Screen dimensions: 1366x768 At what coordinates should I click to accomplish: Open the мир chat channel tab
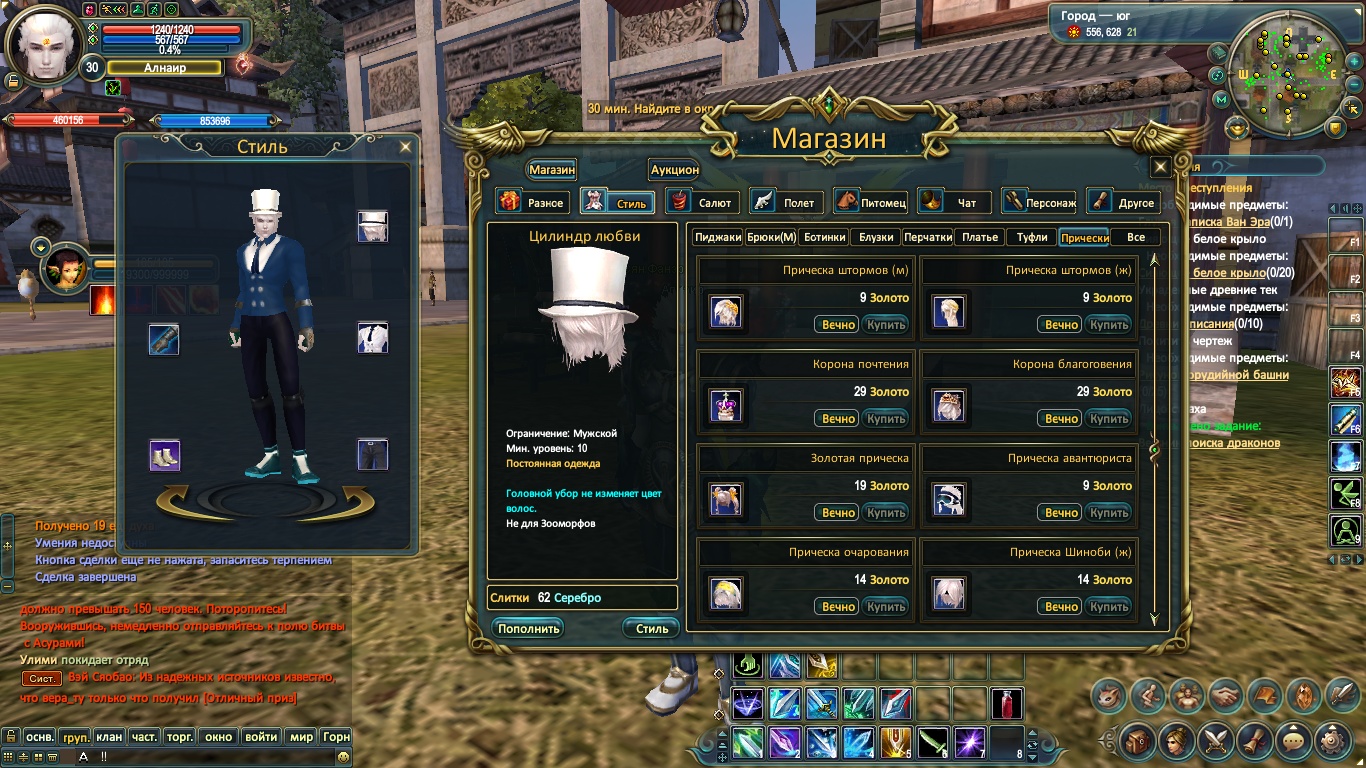(x=301, y=737)
